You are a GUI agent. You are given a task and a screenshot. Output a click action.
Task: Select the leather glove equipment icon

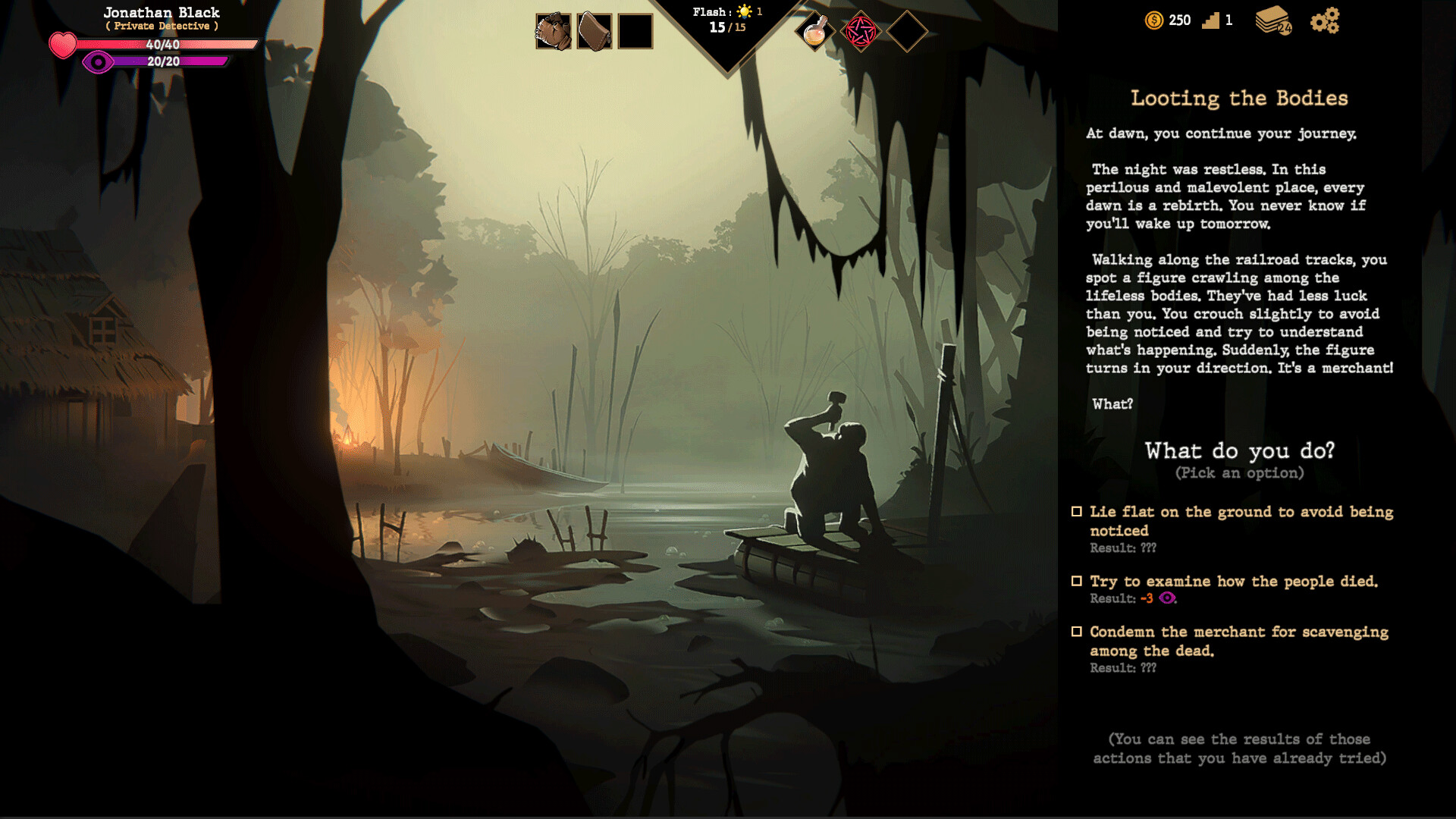point(553,30)
